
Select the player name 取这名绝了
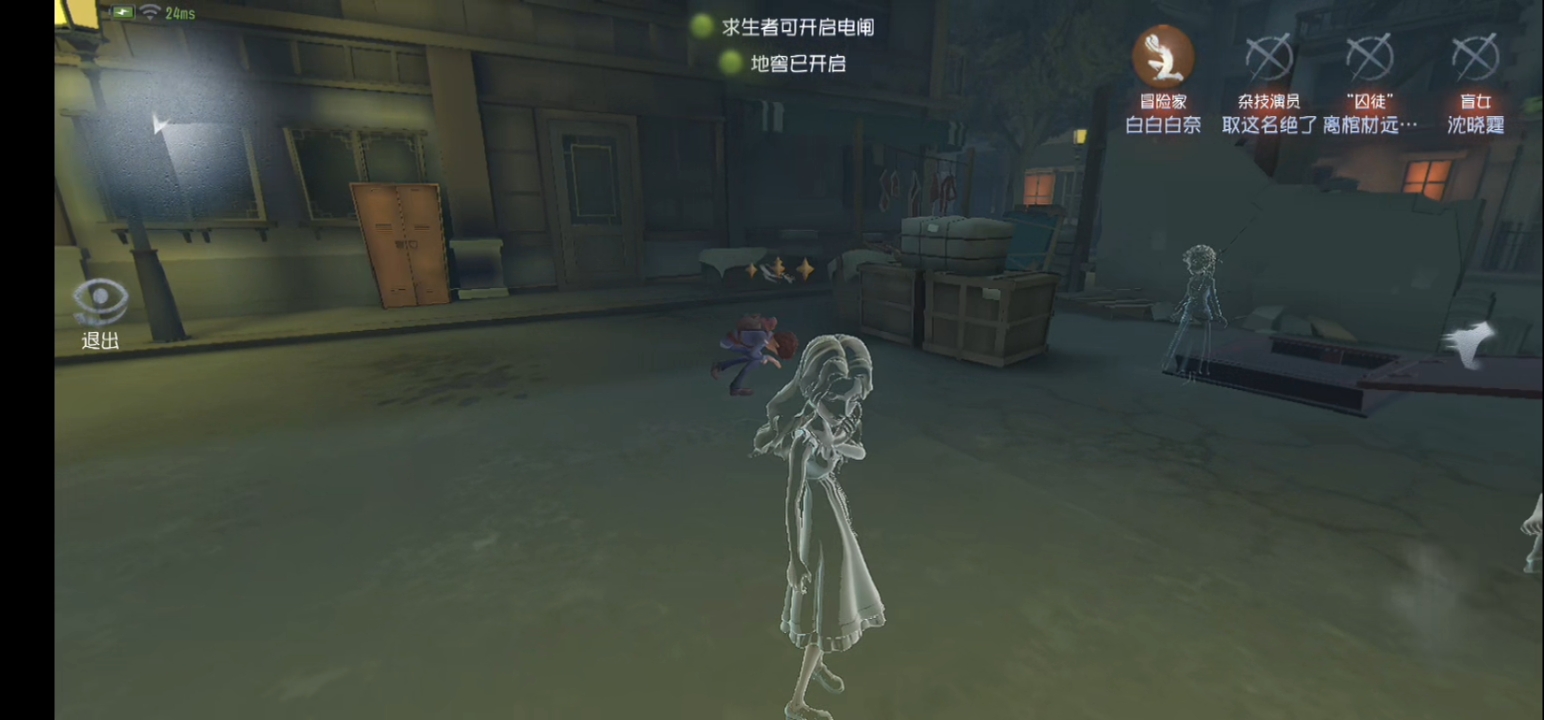(1268, 126)
